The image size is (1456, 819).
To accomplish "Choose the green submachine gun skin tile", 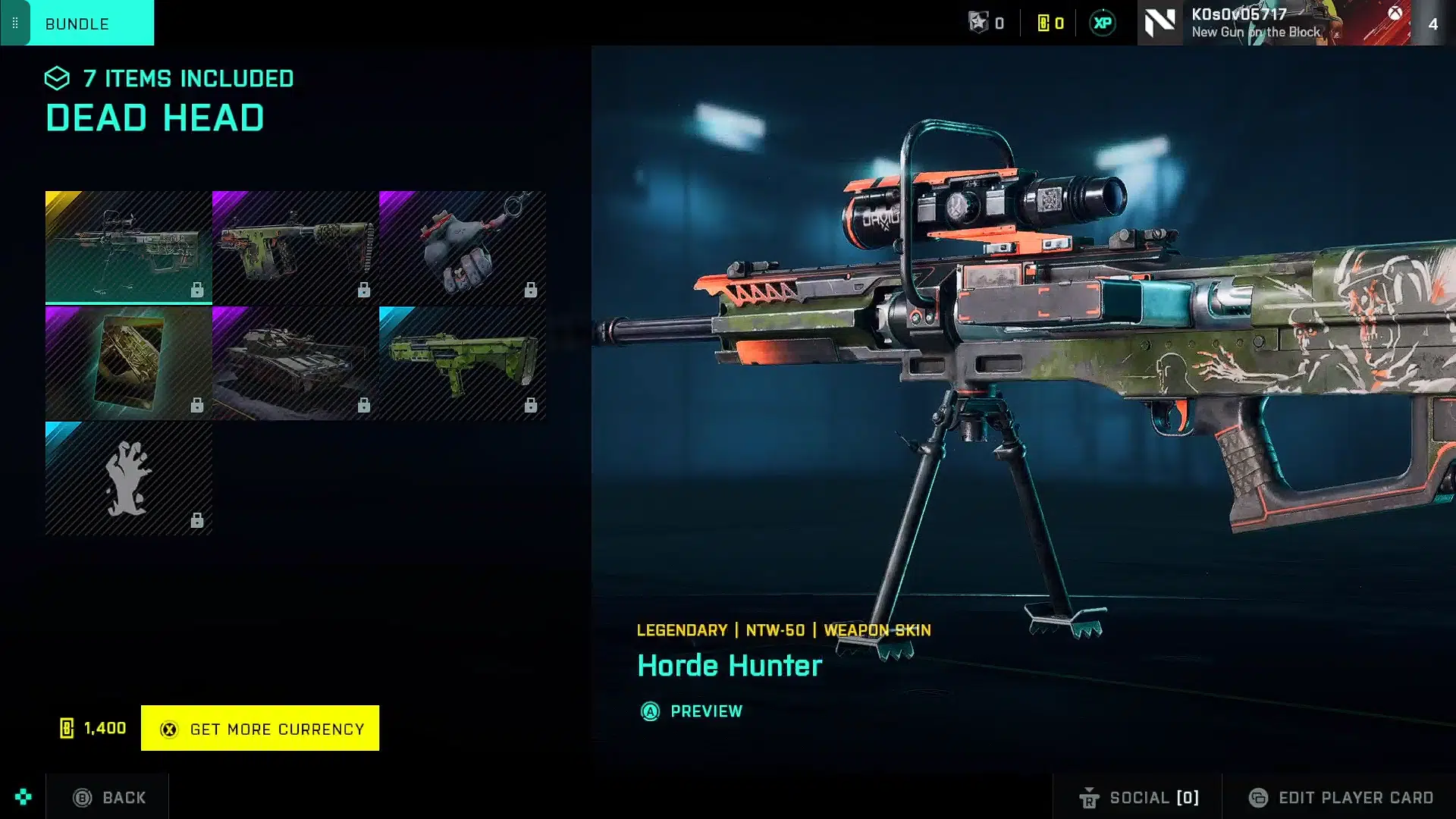I will point(295,246).
